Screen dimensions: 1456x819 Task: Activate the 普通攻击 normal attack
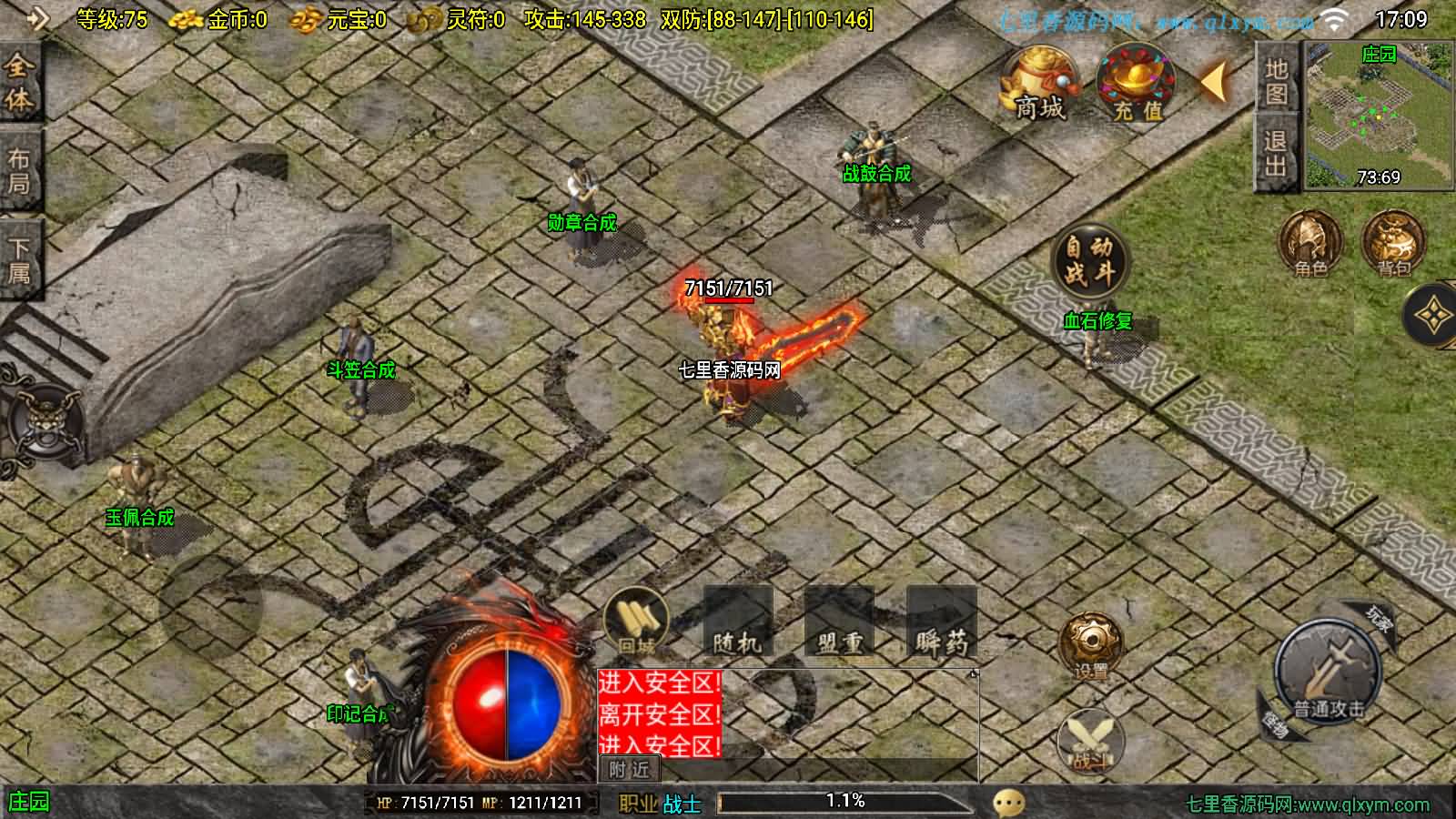click(1329, 674)
